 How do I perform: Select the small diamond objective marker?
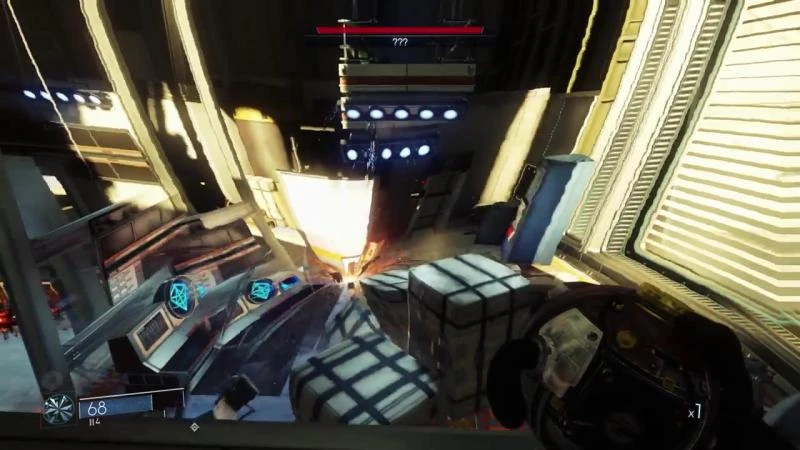pyautogui.click(x=194, y=427)
